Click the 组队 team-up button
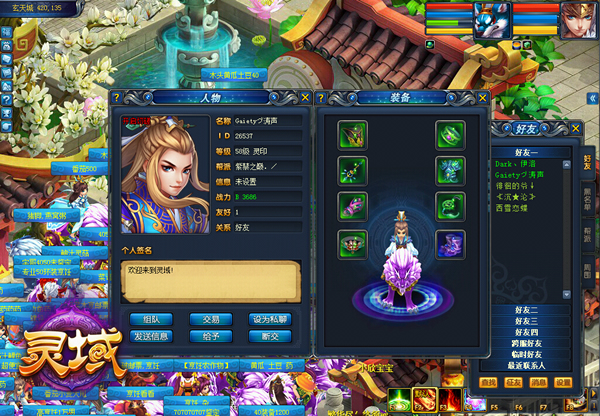The width and height of the screenshot is (600, 416). pyautogui.click(x=152, y=319)
